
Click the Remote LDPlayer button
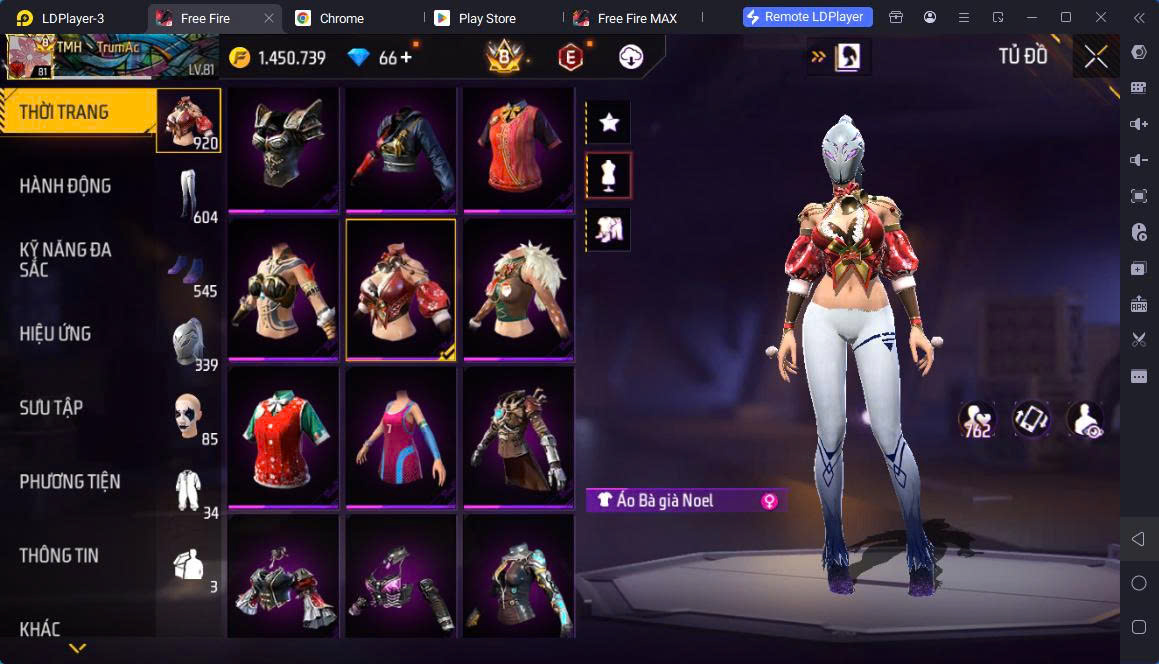[808, 17]
